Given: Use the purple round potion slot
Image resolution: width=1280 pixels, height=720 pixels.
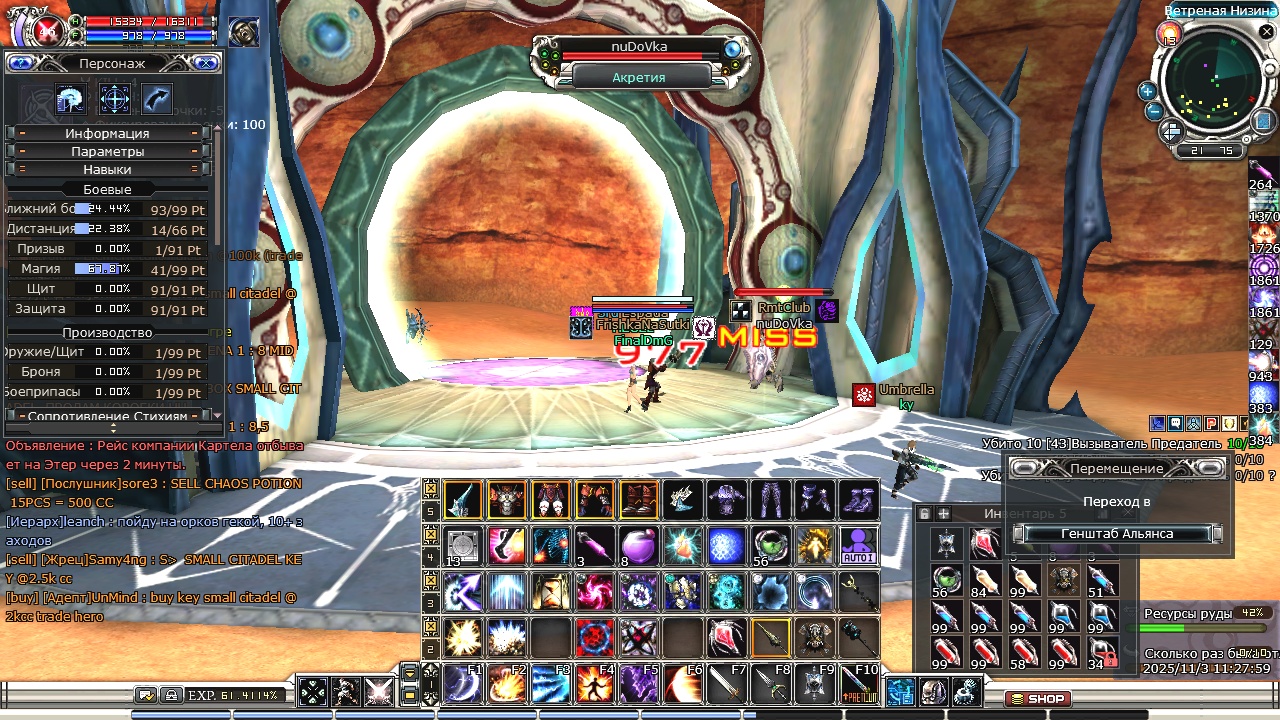Looking at the screenshot, I should [639, 546].
